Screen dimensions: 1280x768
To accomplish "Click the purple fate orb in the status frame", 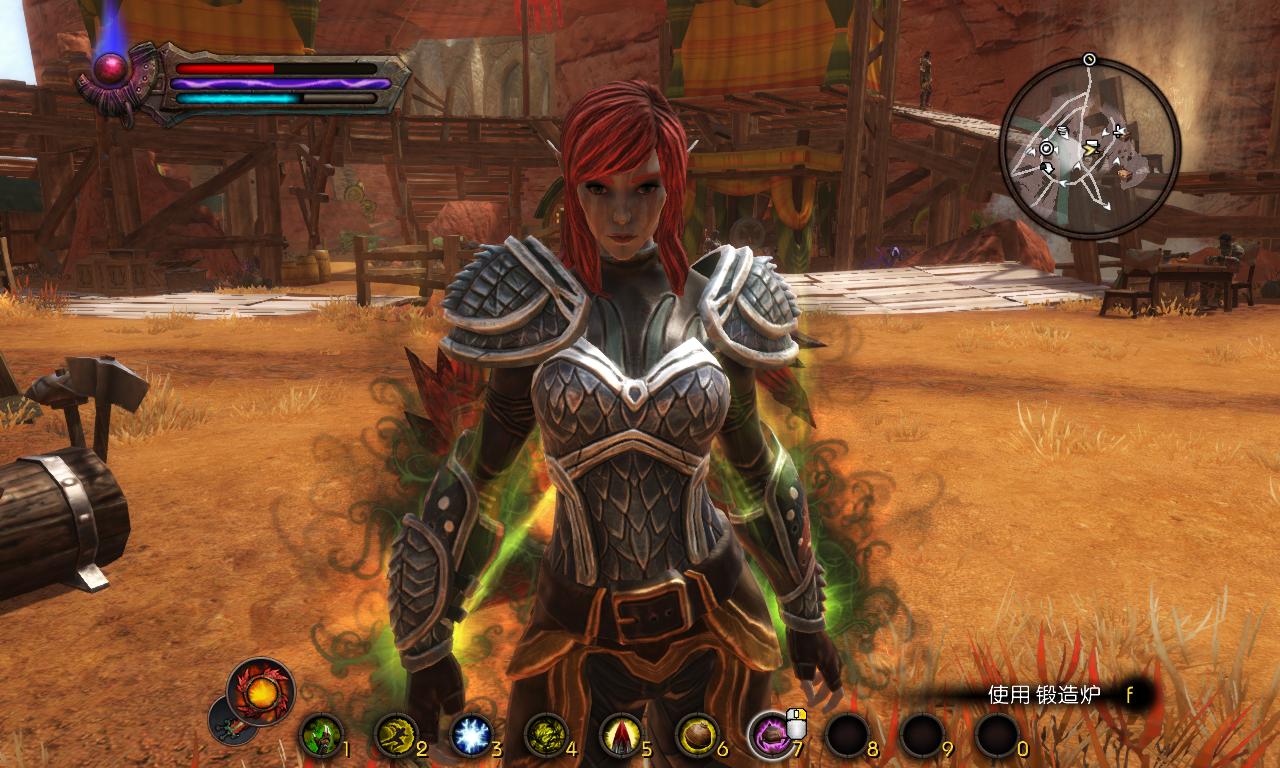I will click(x=111, y=68).
